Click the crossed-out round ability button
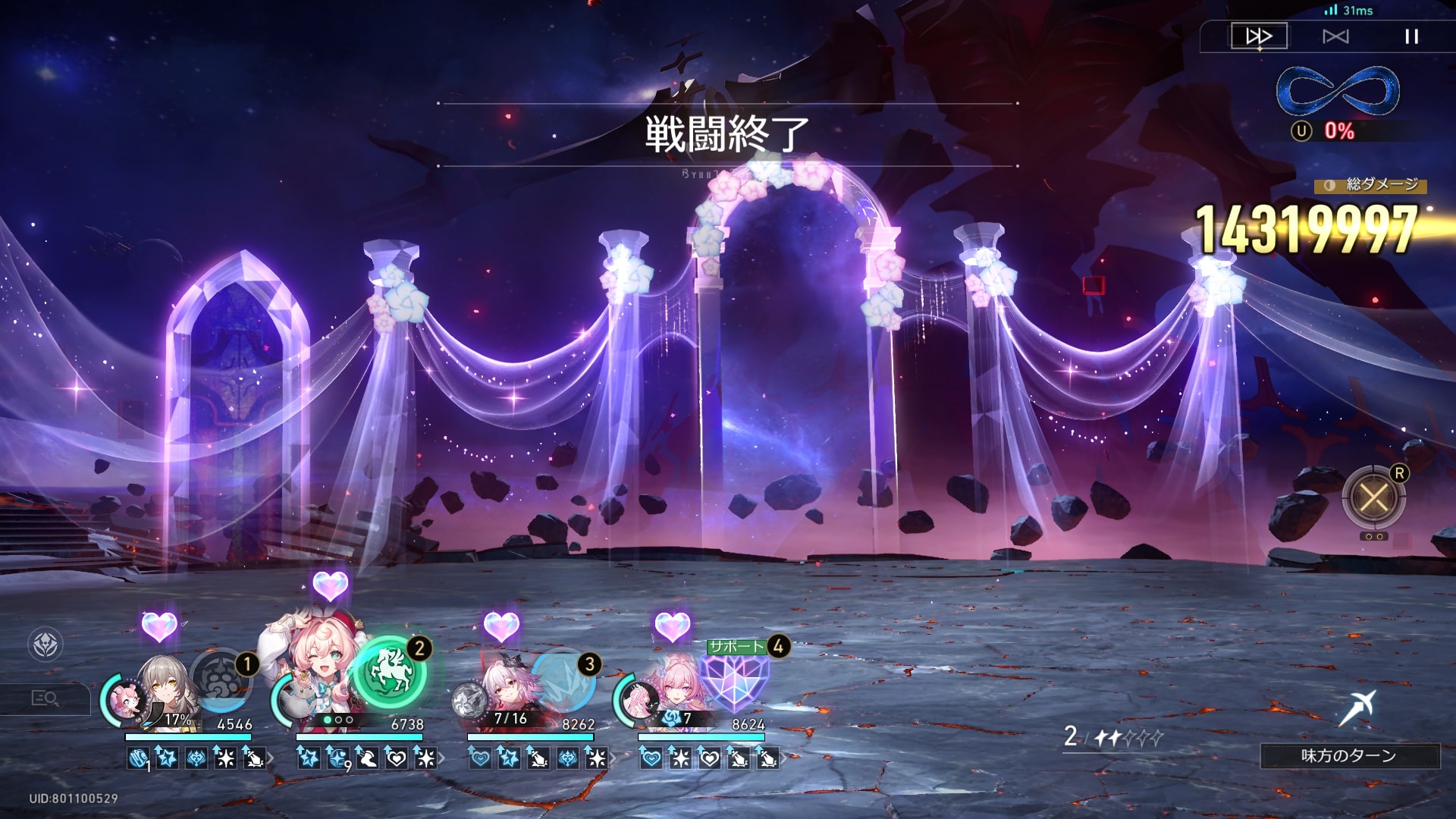 1373,498
